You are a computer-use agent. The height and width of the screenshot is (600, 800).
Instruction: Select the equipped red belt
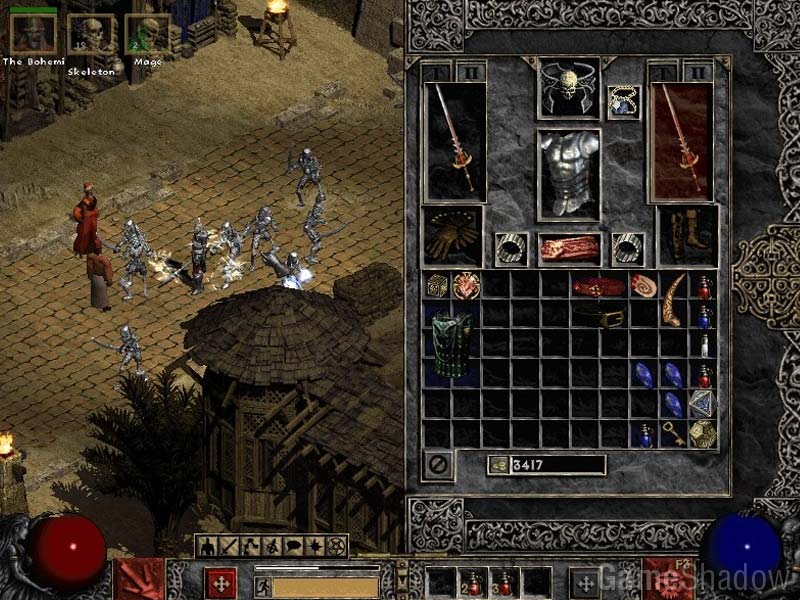[569, 249]
